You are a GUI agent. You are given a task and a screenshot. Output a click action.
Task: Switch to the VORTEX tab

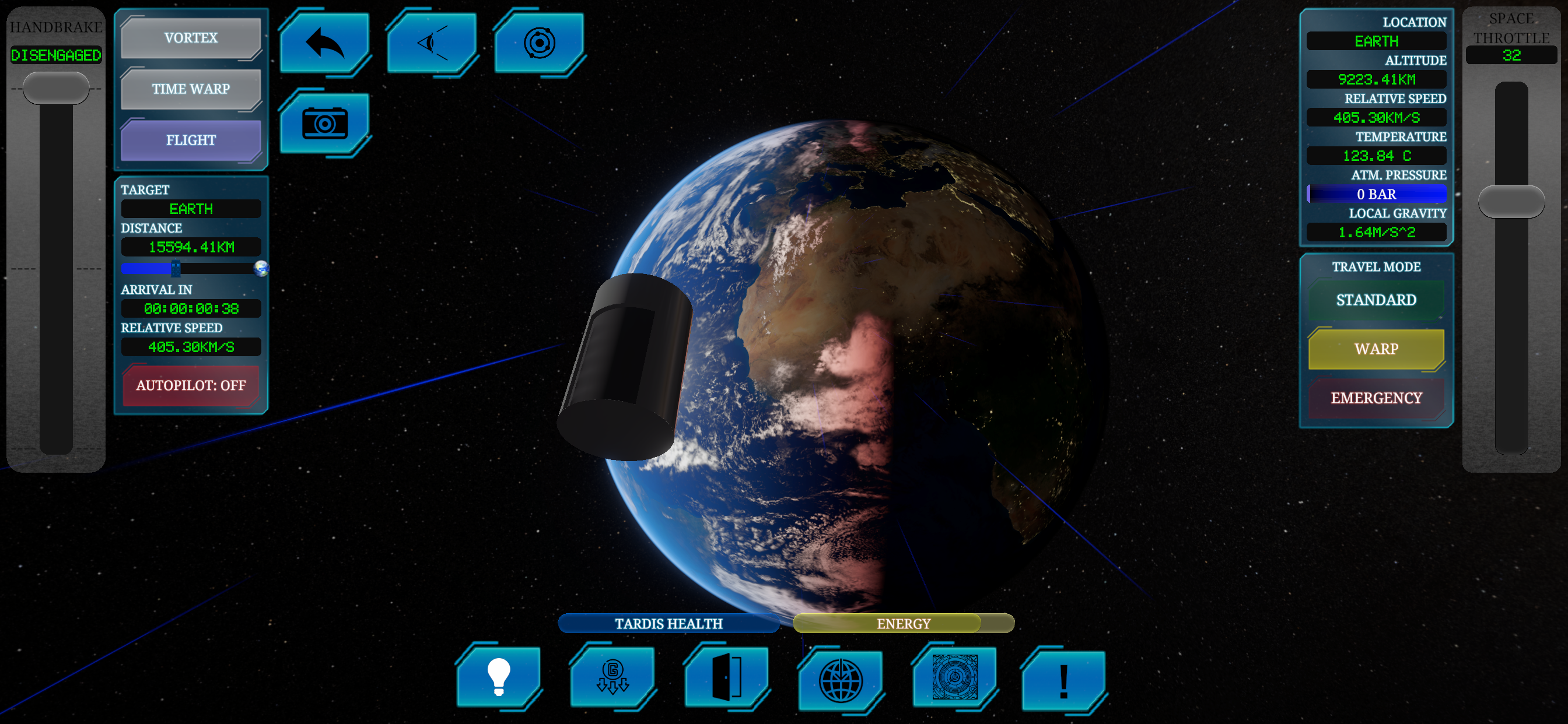[191, 37]
